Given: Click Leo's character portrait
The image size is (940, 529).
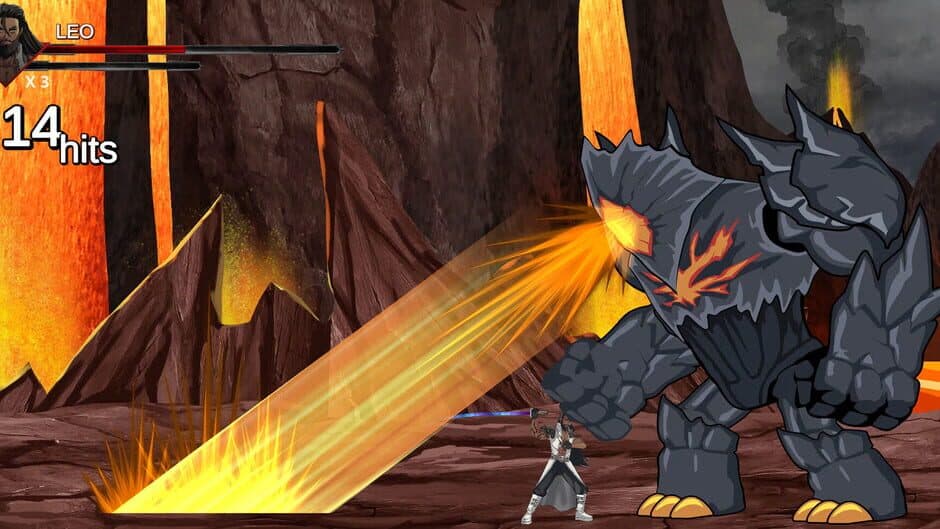Looking at the screenshot, I should point(20,44).
